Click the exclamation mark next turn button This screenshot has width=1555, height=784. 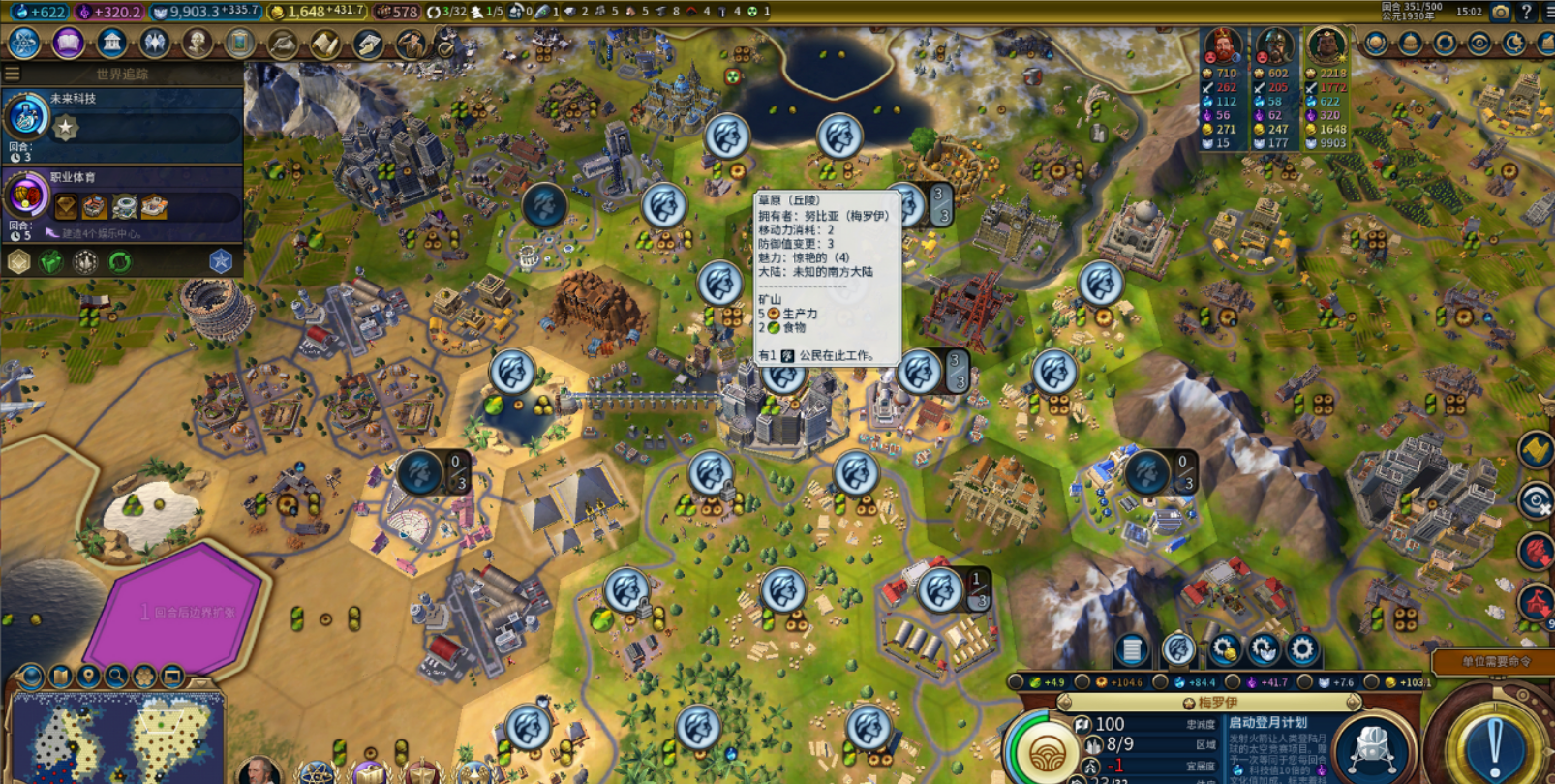point(1494,747)
